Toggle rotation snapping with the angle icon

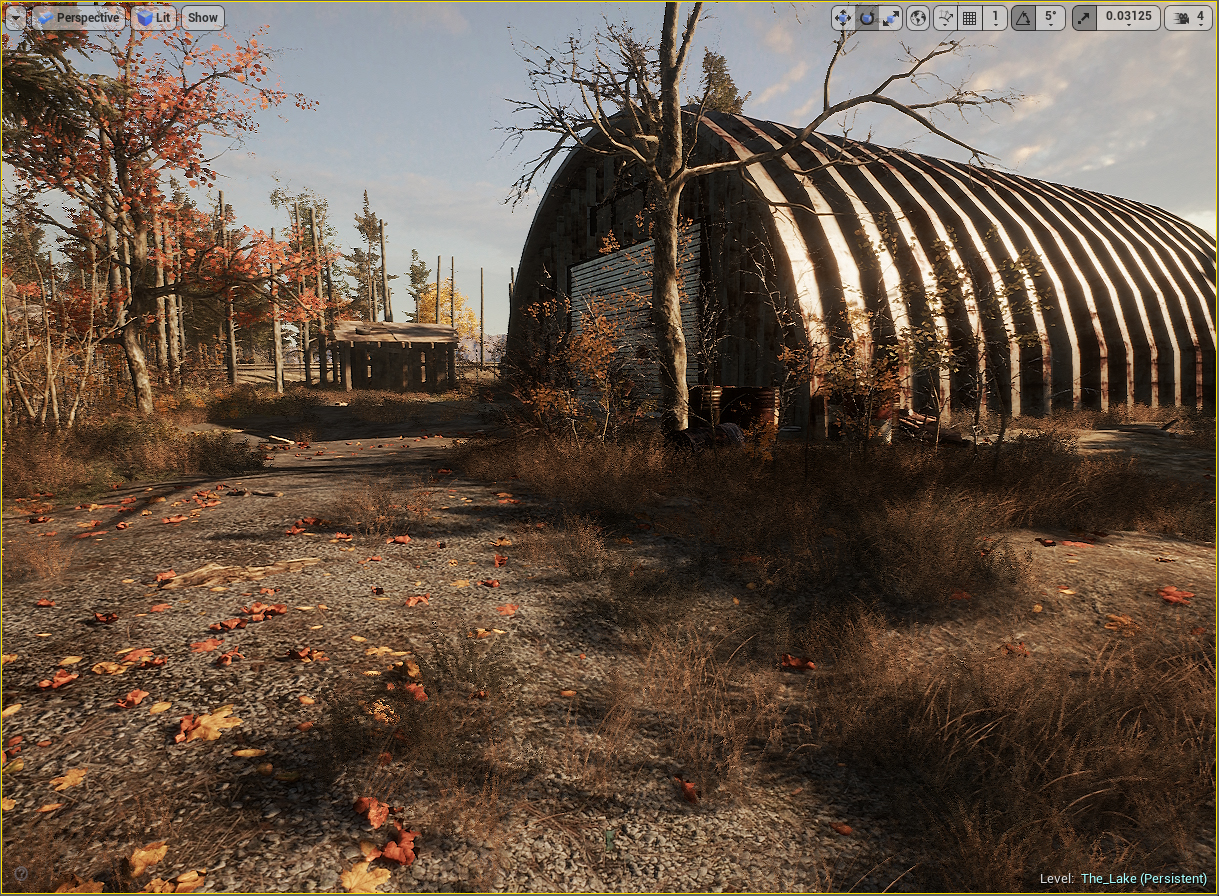pos(1023,17)
